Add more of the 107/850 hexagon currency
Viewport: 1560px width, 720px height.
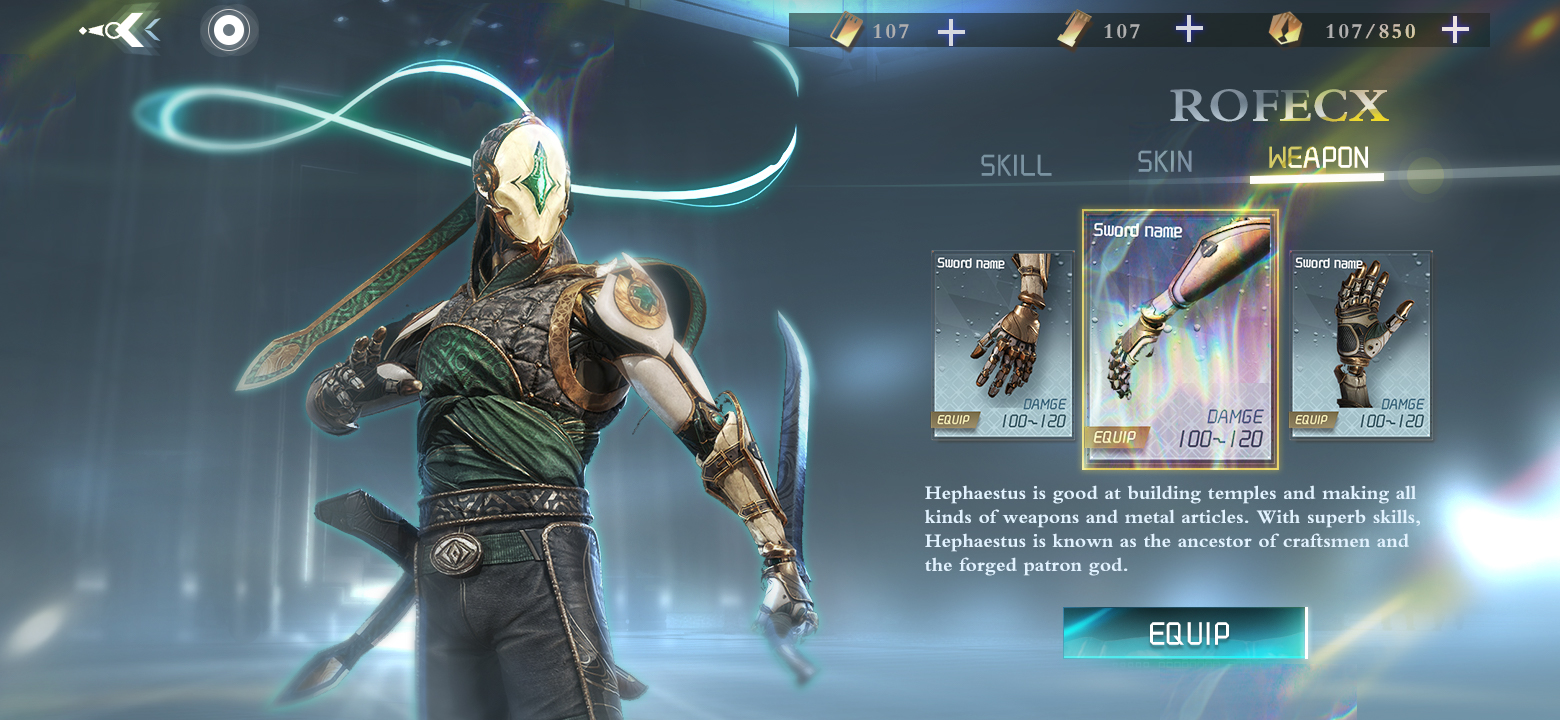[x=1455, y=30]
